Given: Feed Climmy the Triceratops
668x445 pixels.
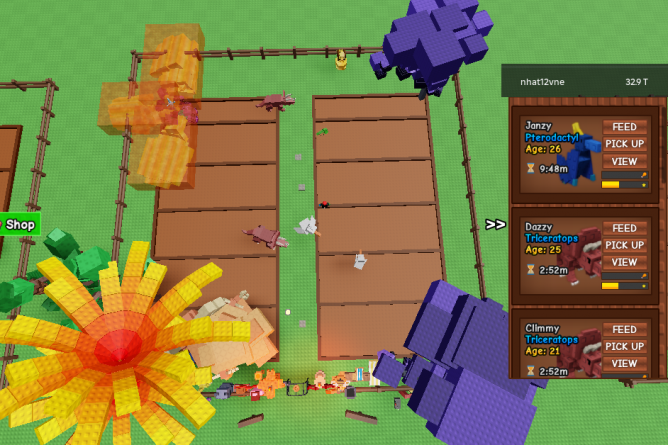Looking at the screenshot, I should (x=624, y=329).
